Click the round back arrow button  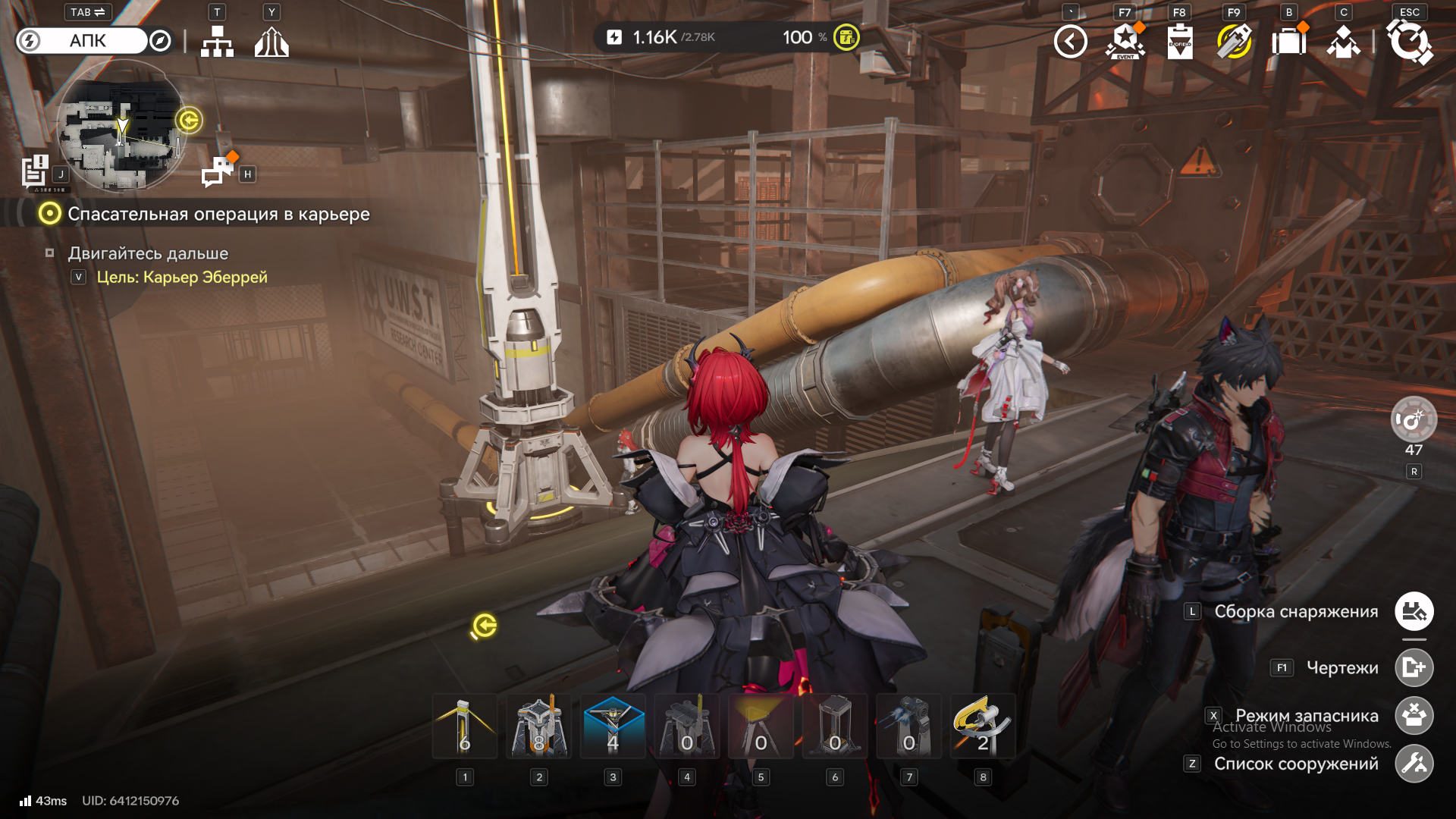(1070, 42)
